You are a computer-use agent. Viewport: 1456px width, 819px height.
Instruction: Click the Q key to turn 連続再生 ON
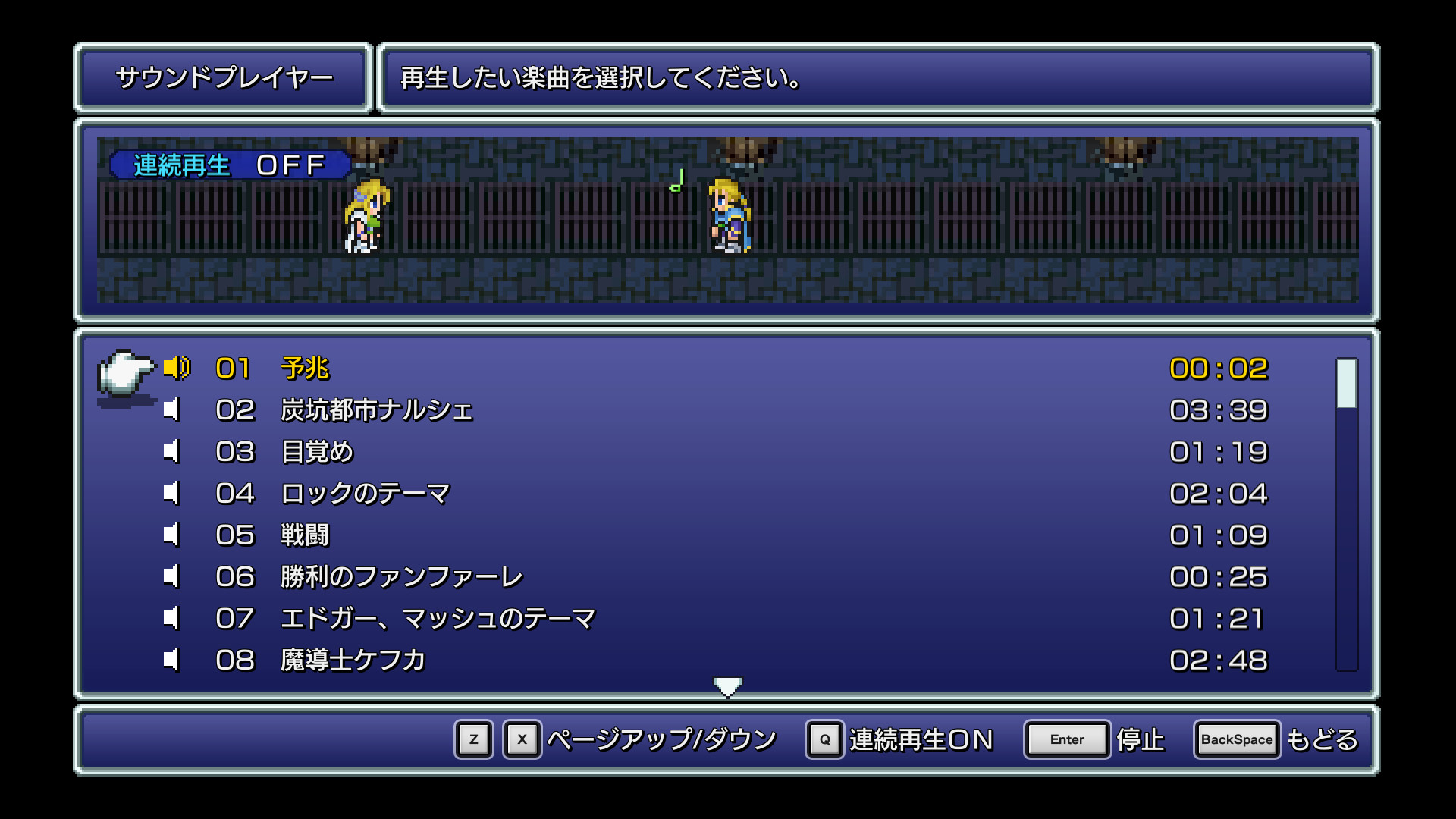[824, 739]
